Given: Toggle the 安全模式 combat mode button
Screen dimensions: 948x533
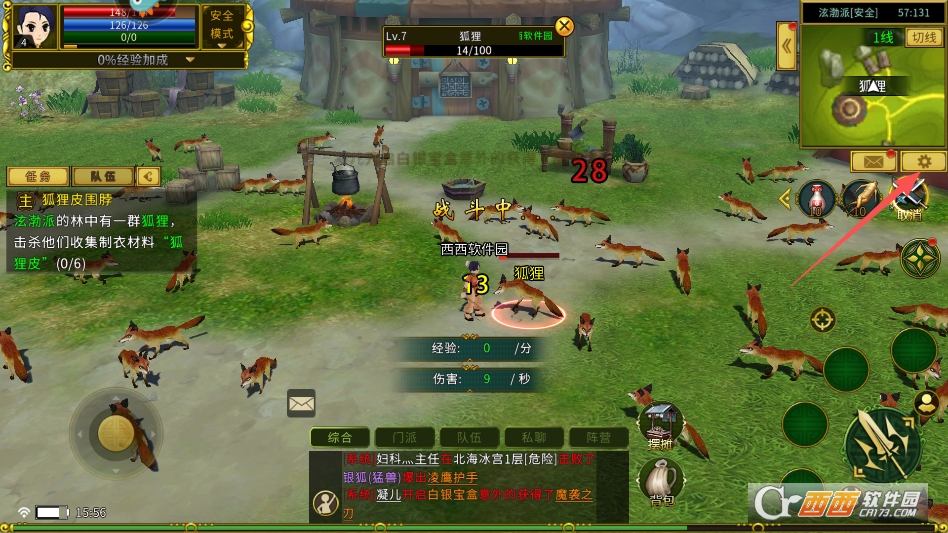Looking at the screenshot, I should 222,25.
